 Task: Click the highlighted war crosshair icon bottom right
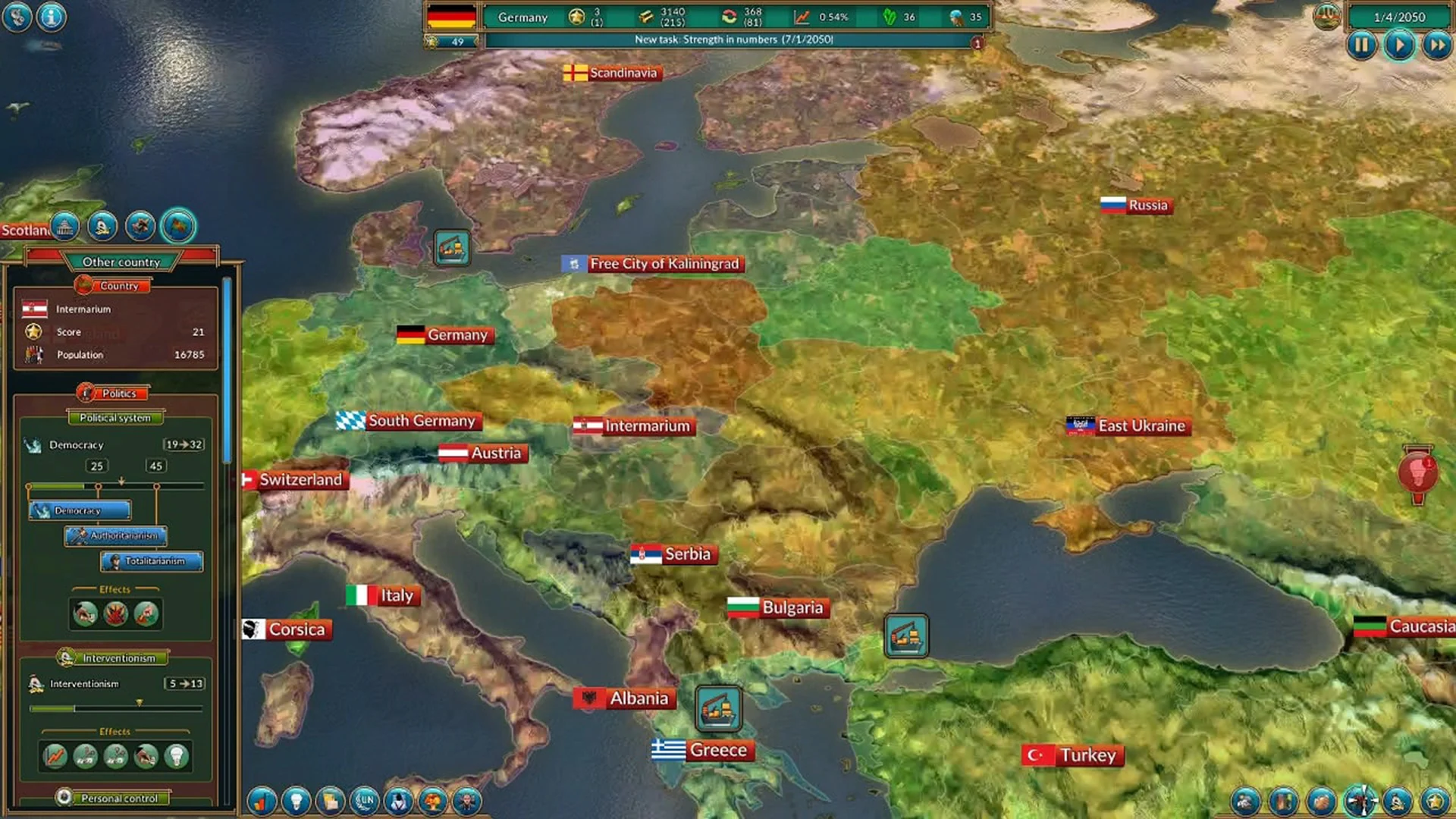coord(1360,801)
